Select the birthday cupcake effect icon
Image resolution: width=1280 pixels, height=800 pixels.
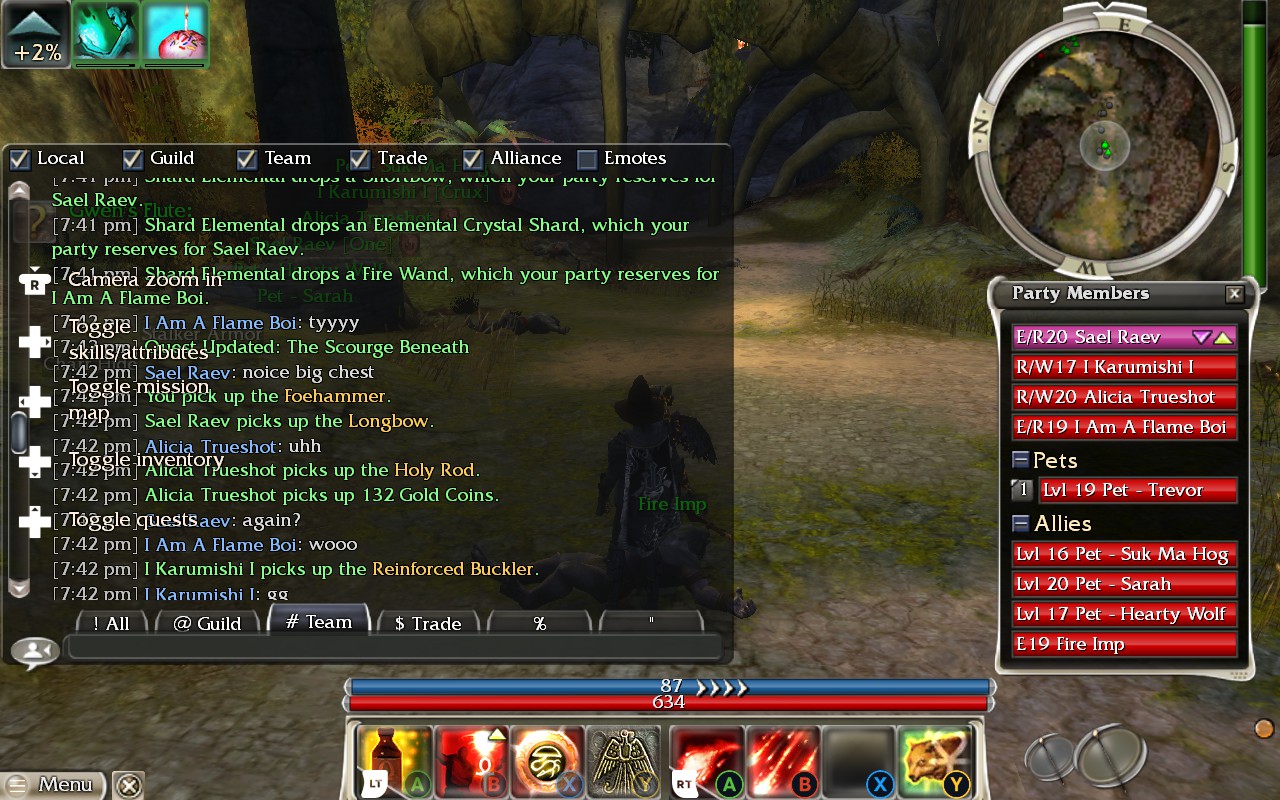click(175, 33)
